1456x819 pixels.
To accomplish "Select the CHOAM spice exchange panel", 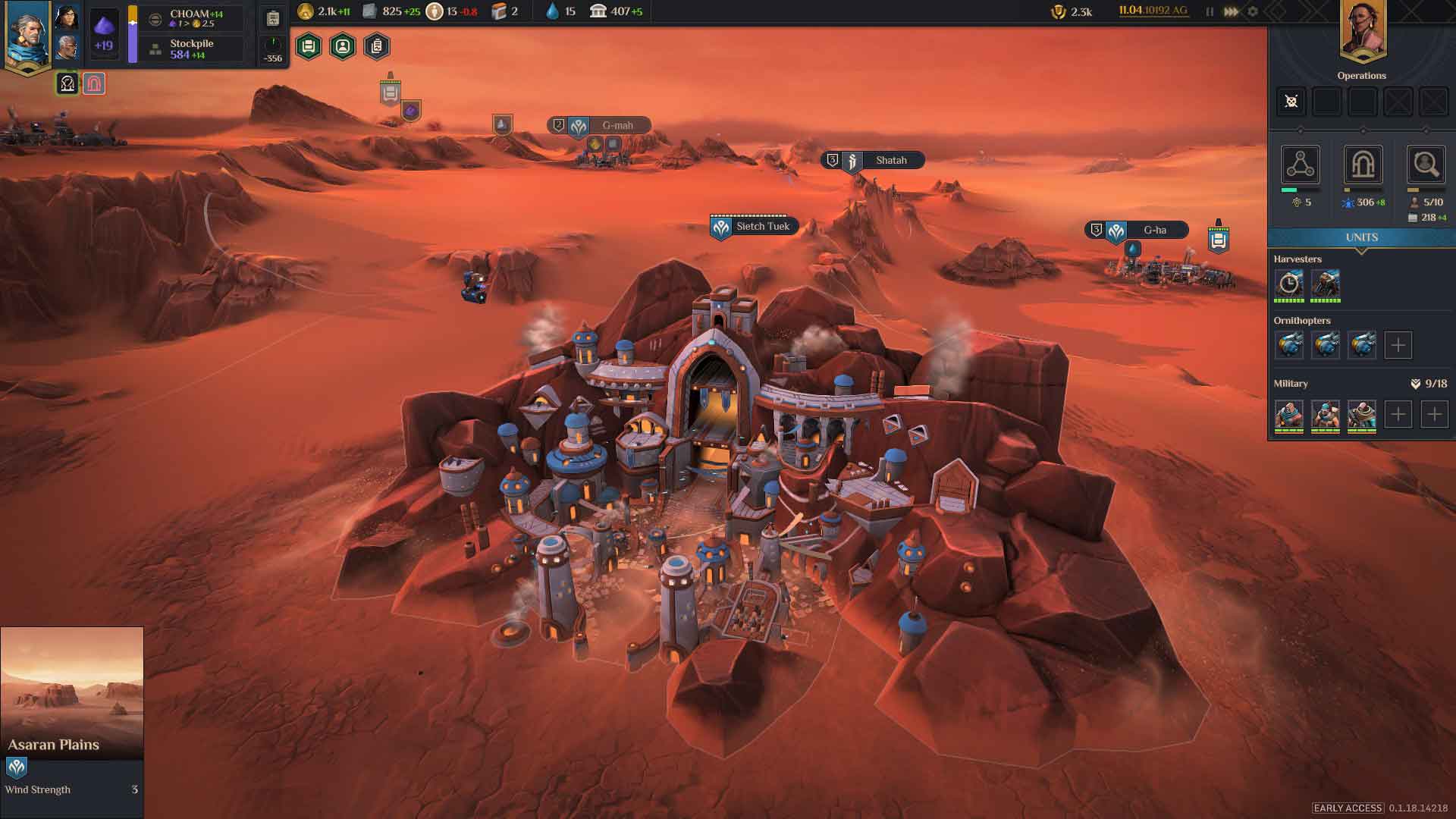I will click(x=194, y=18).
